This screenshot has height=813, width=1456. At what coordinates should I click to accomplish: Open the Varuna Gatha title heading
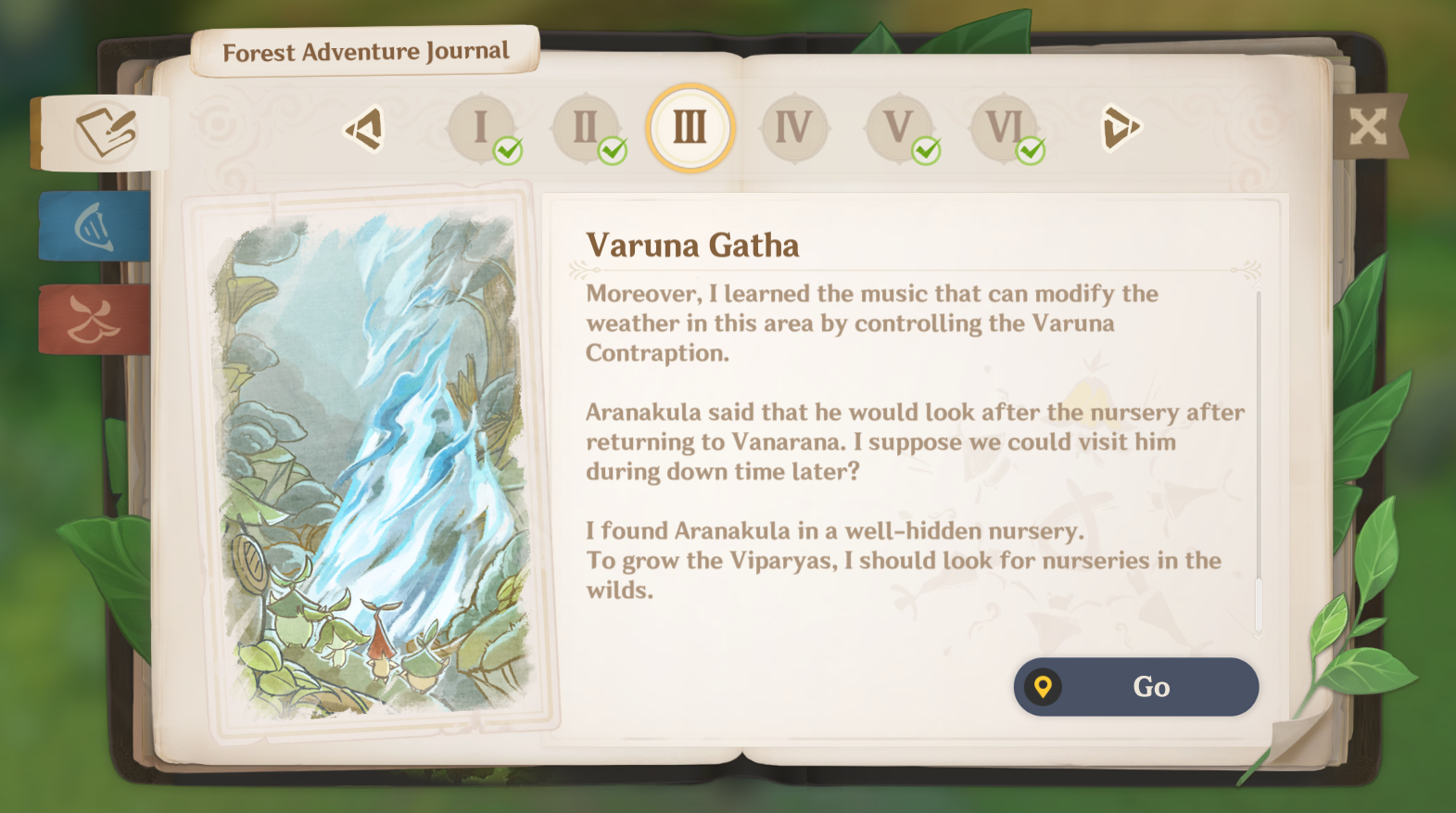click(694, 246)
